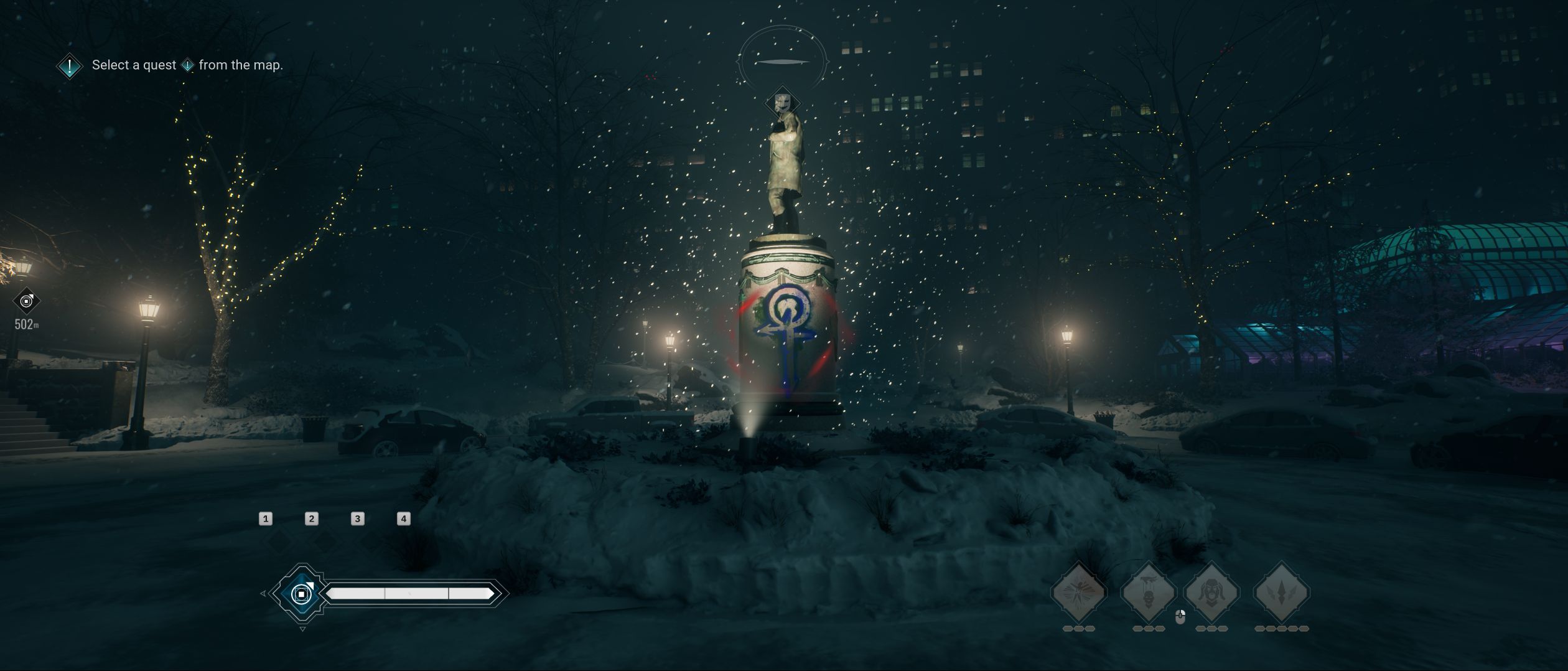The height and width of the screenshot is (671, 1568).
Task: Click the quest alert diamond icon
Action: 70,65
